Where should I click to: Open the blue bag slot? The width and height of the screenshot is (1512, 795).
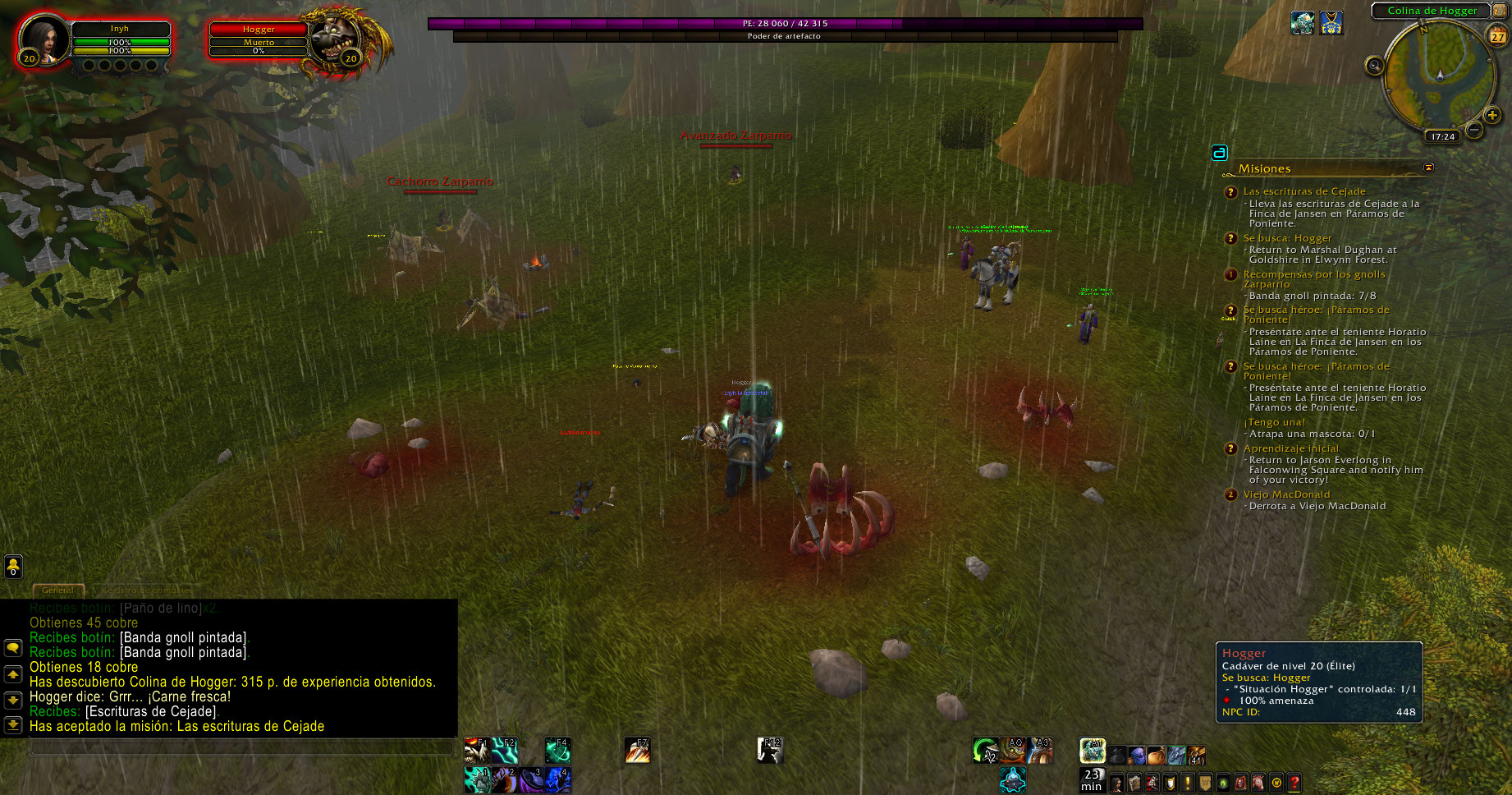point(1137,754)
